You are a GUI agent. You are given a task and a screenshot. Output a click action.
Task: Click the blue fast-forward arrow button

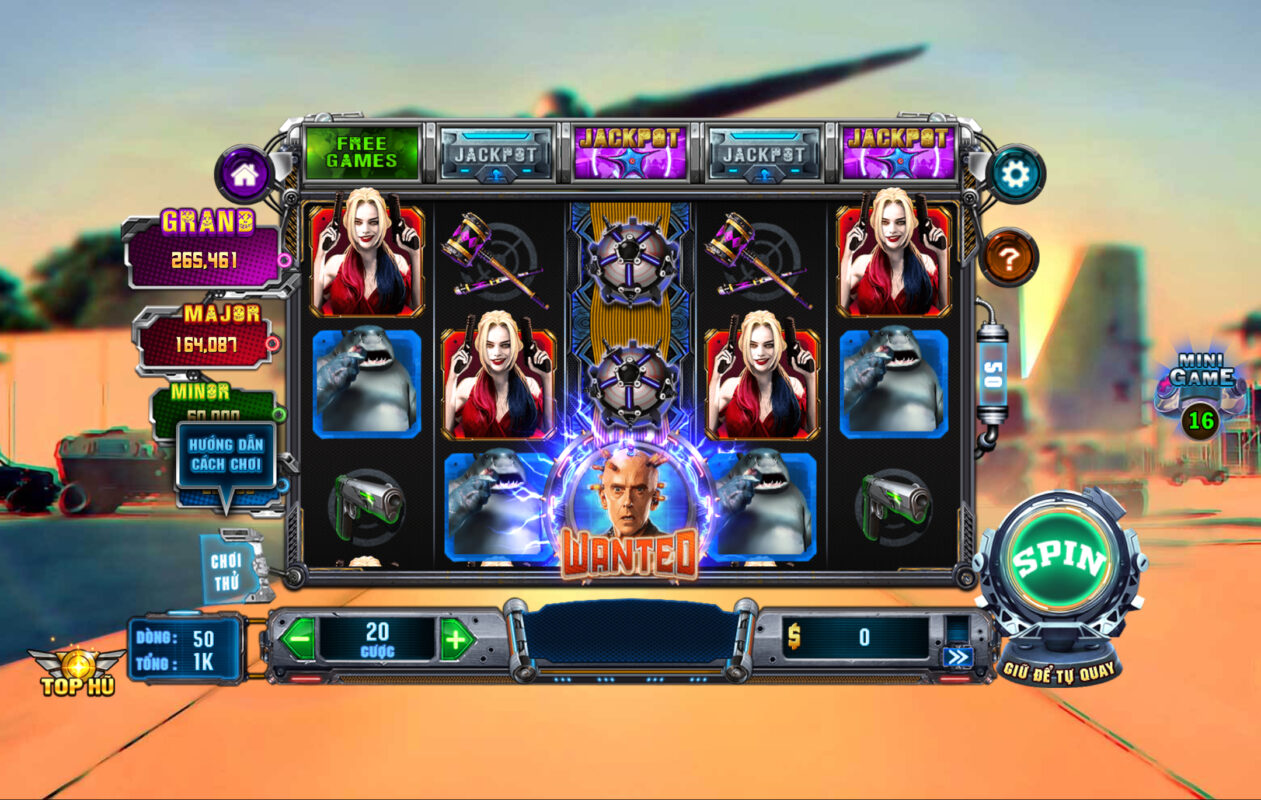pyautogui.click(x=957, y=657)
